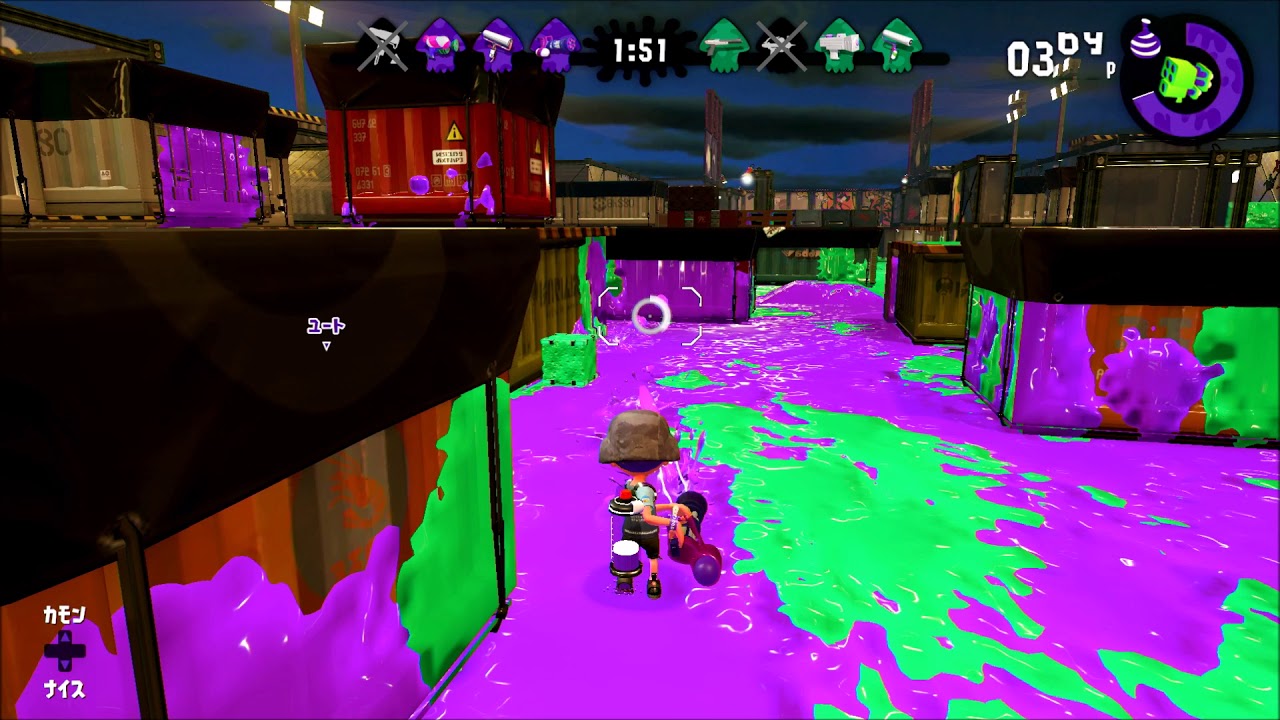Expand the ユート player nameplate
This screenshot has height=720, width=1280.
pos(325,326)
